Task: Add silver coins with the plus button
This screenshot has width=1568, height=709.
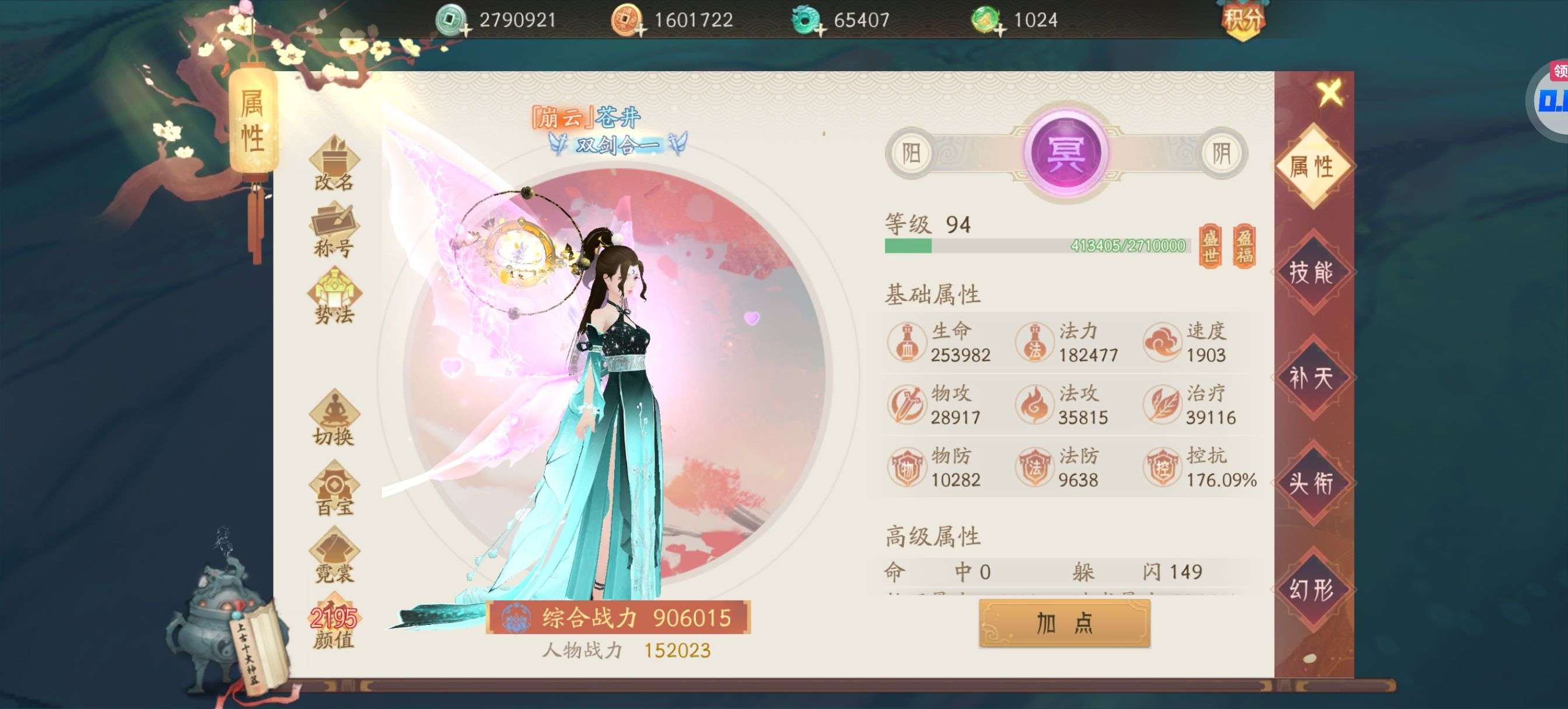Action: [x=466, y=29]
